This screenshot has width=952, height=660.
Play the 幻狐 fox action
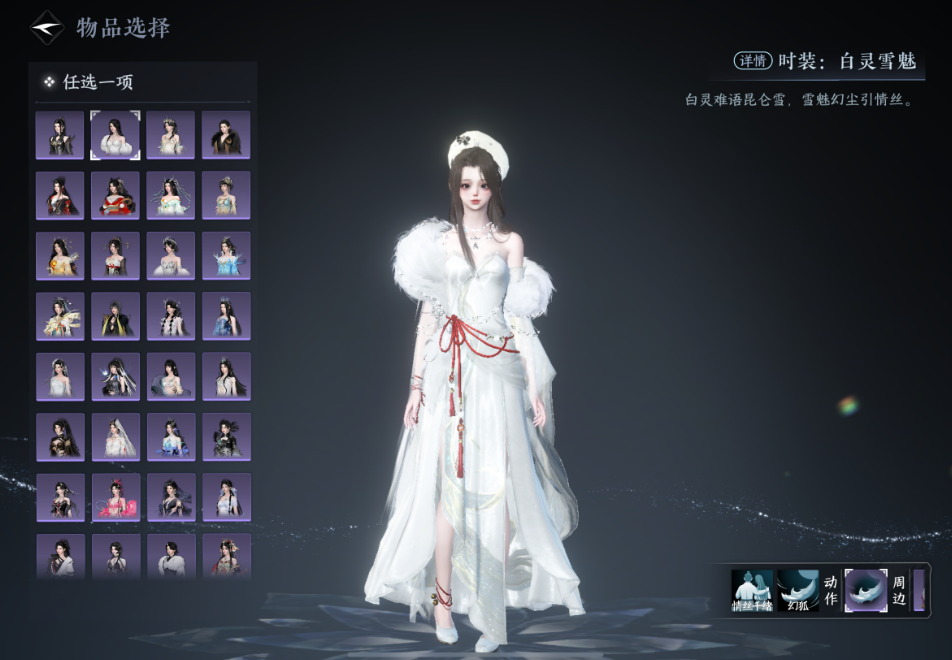pyautogui.click(x=798, y=591)
